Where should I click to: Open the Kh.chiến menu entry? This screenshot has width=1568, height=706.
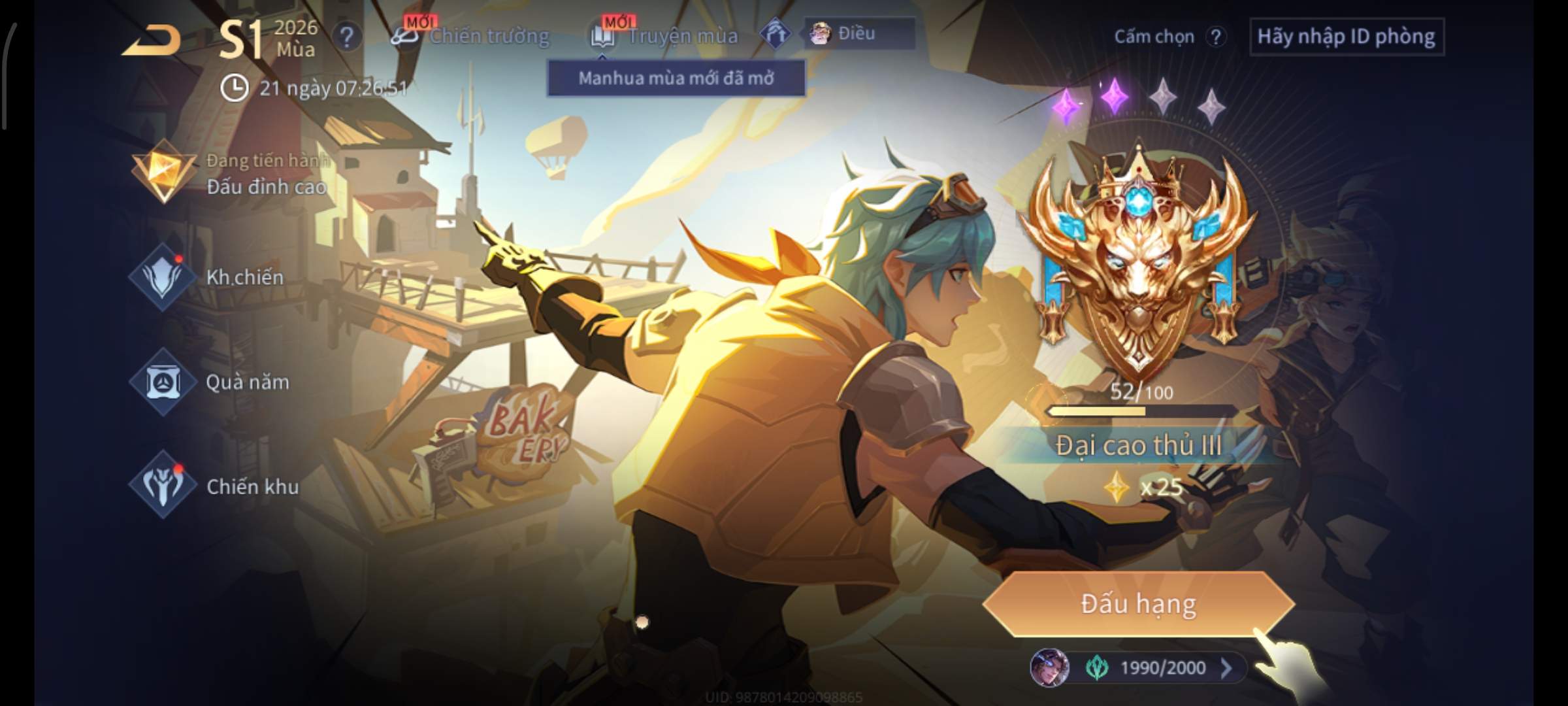(209, 277)
